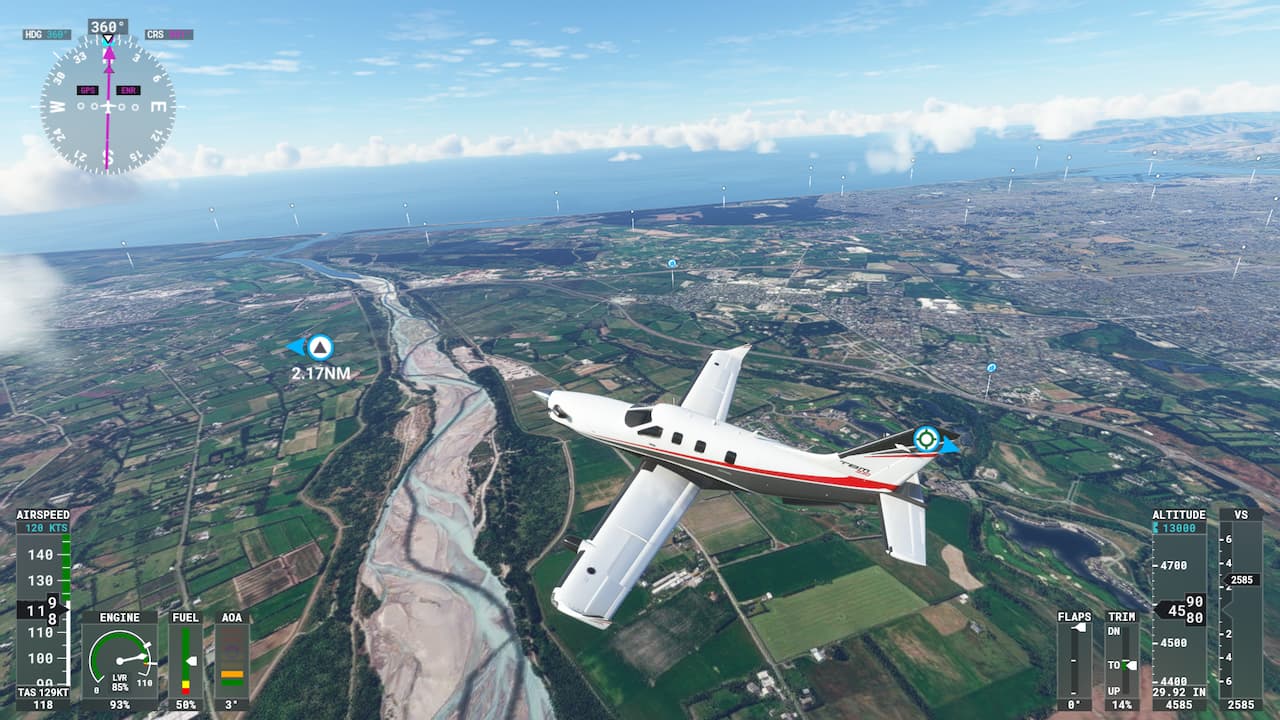The height and width of the screenshot is (720, 1280).
Task: Click the heading compass dial
Action: coord(108,105)
